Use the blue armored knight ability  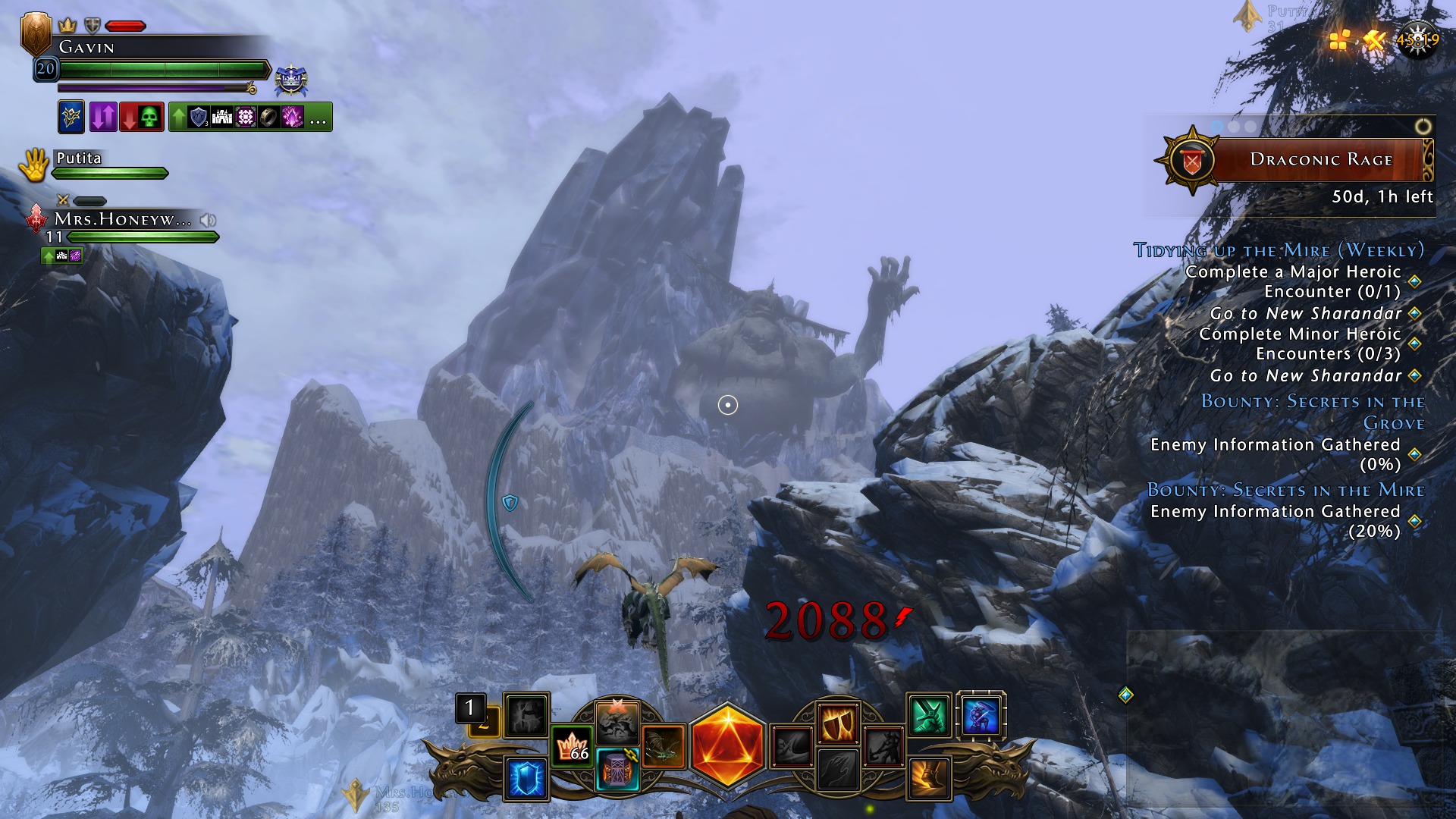[981, 715]
